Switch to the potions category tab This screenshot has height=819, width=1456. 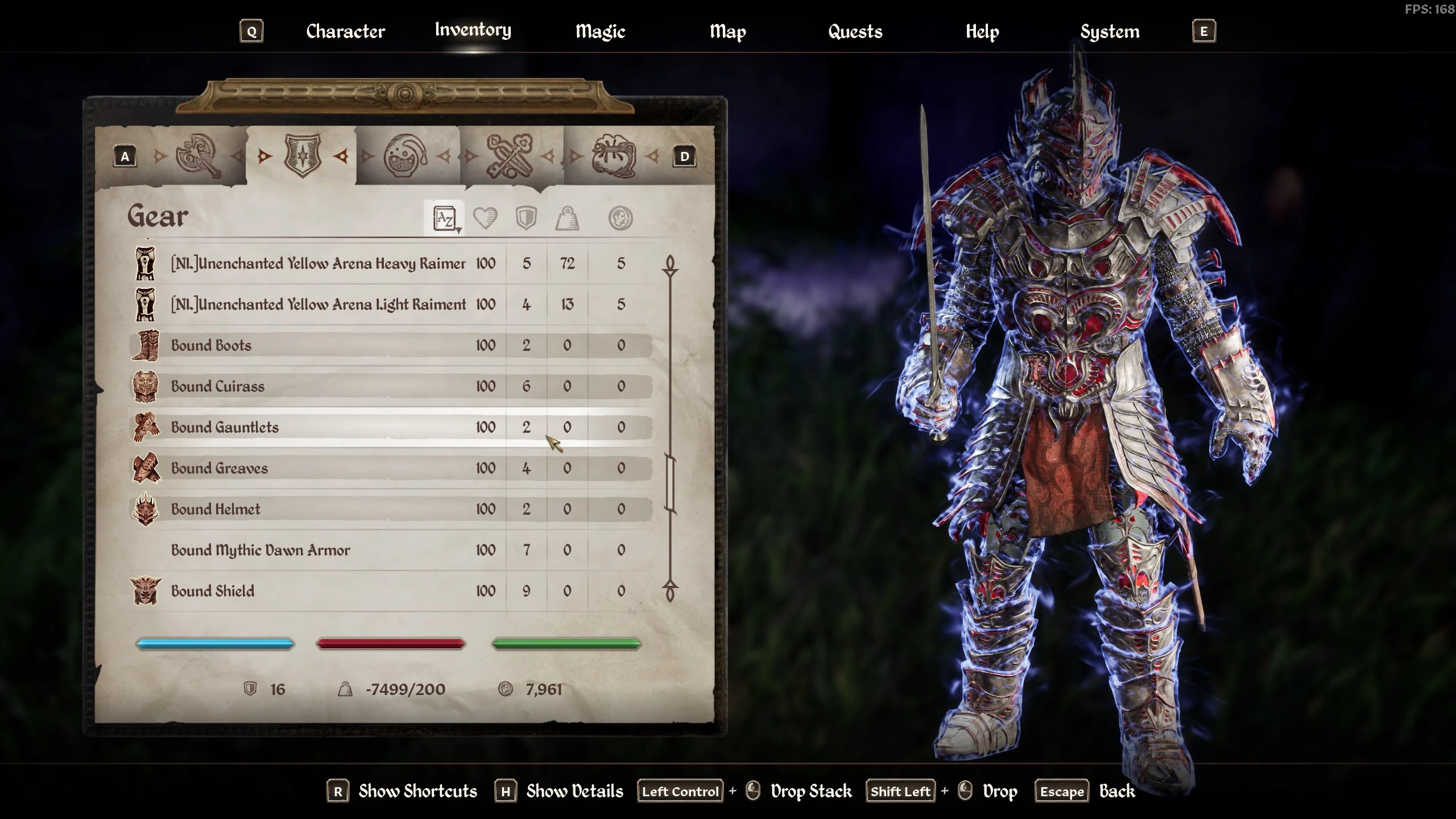click(x=405, y=156)
